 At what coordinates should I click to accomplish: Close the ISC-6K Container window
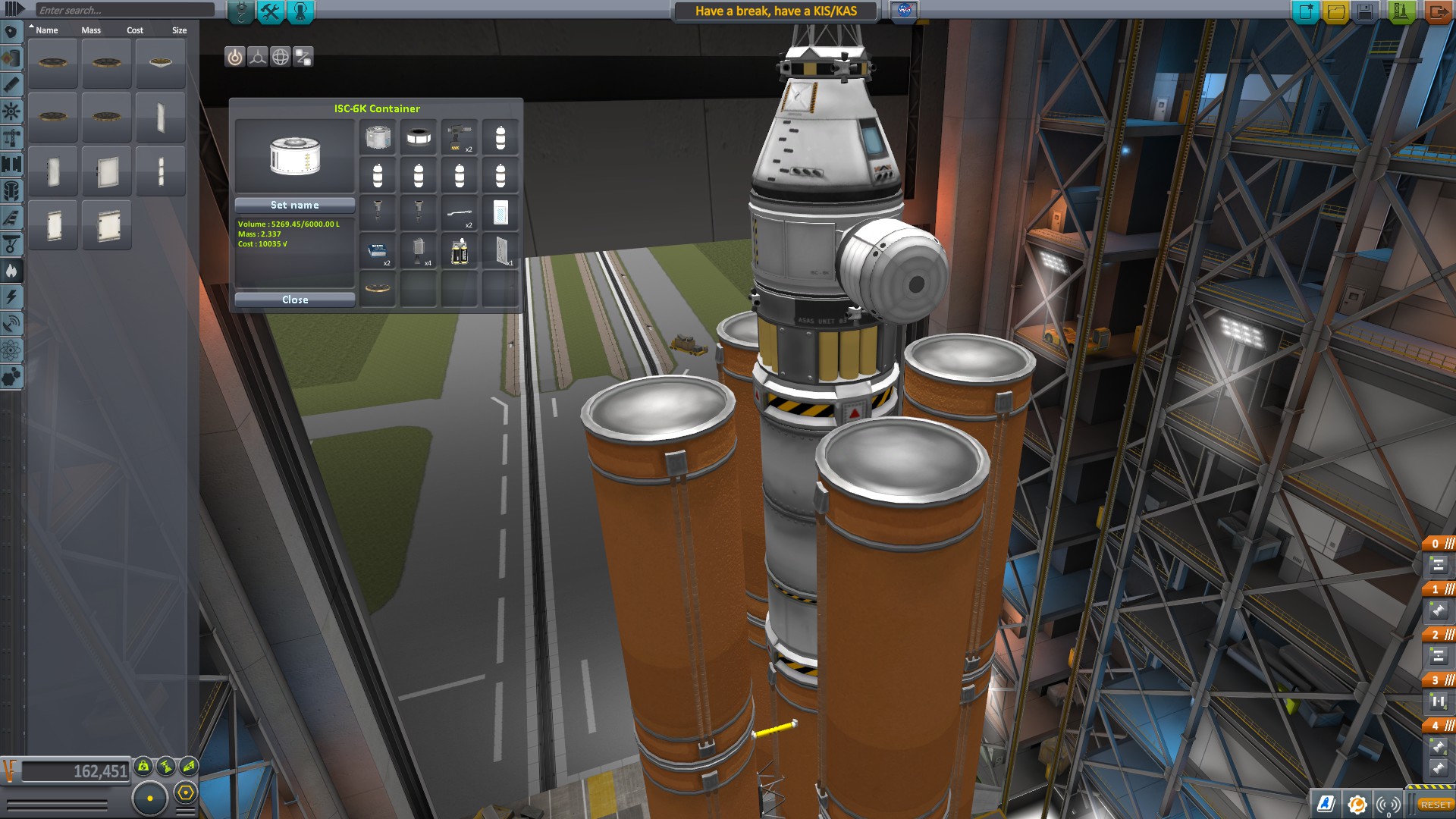(x=295, y=300)
